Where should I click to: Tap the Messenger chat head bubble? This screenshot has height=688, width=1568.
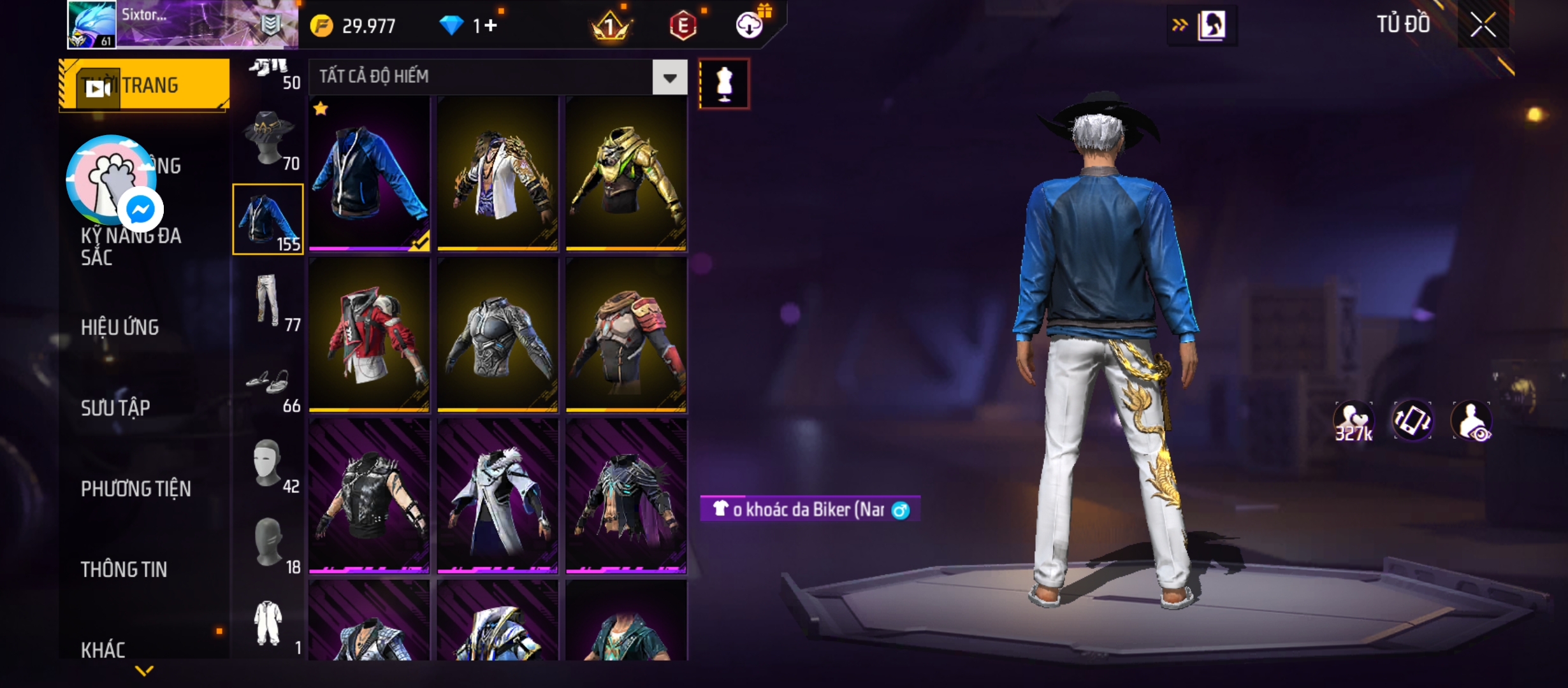pyautogui.click(x=140, y=209)
